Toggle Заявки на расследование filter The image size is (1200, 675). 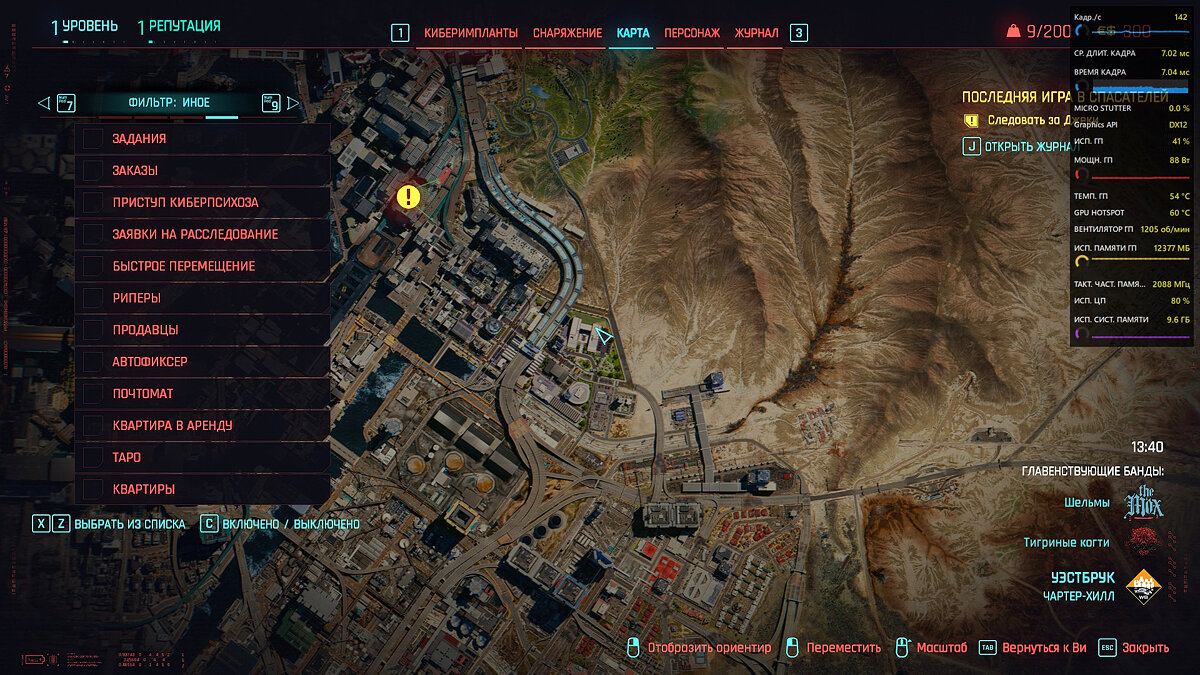(x=94, y=234)
